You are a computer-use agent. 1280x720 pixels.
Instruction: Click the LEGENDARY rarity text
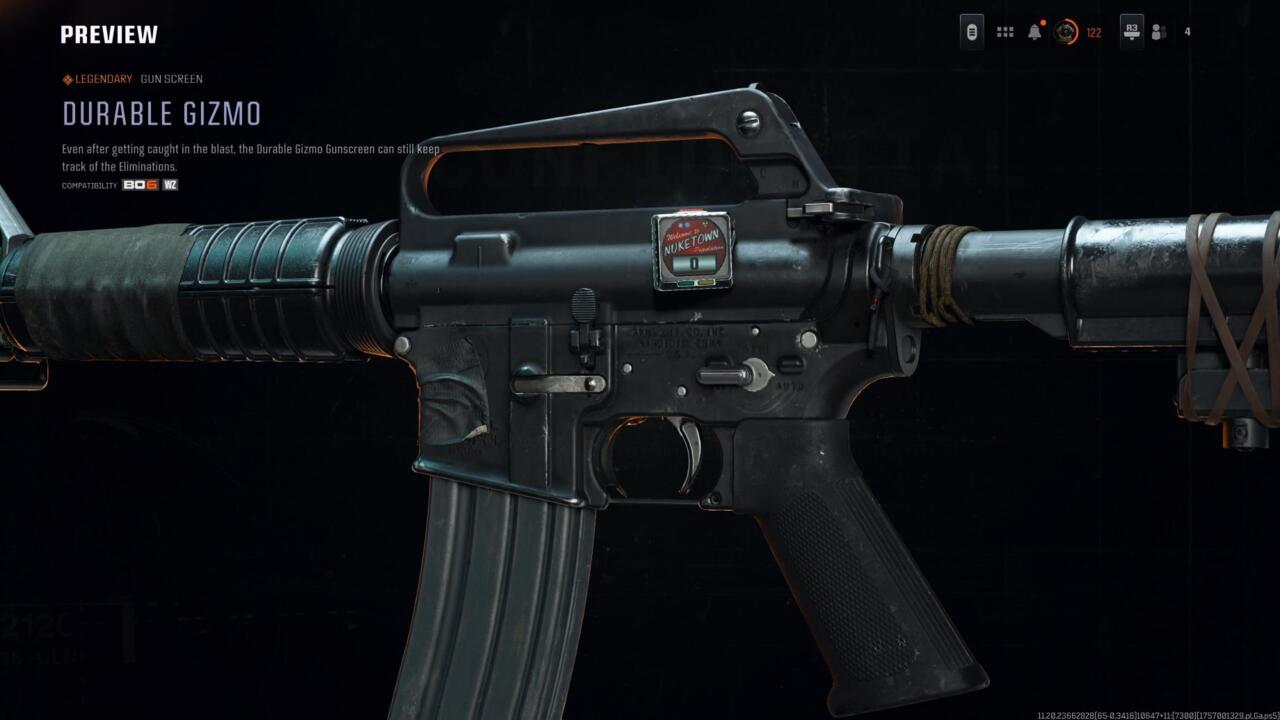coord(101,78)
